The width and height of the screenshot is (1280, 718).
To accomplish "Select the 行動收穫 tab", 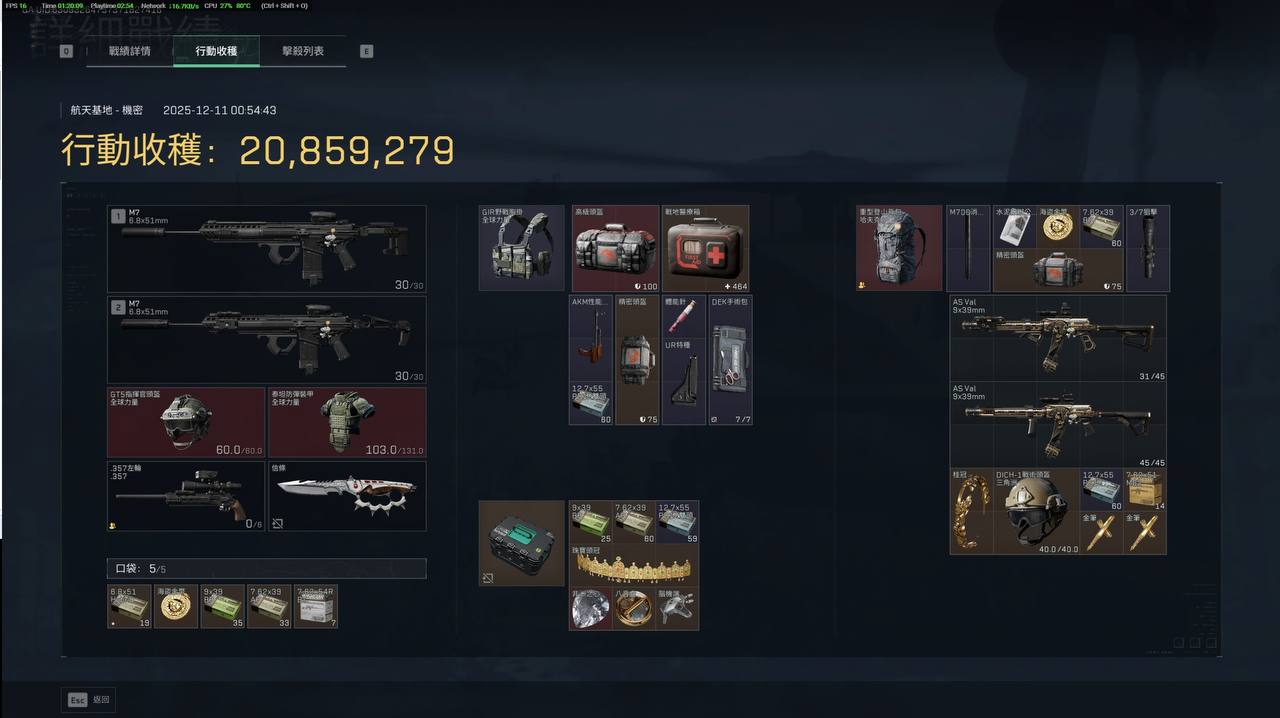I will [x=216, y=51].
